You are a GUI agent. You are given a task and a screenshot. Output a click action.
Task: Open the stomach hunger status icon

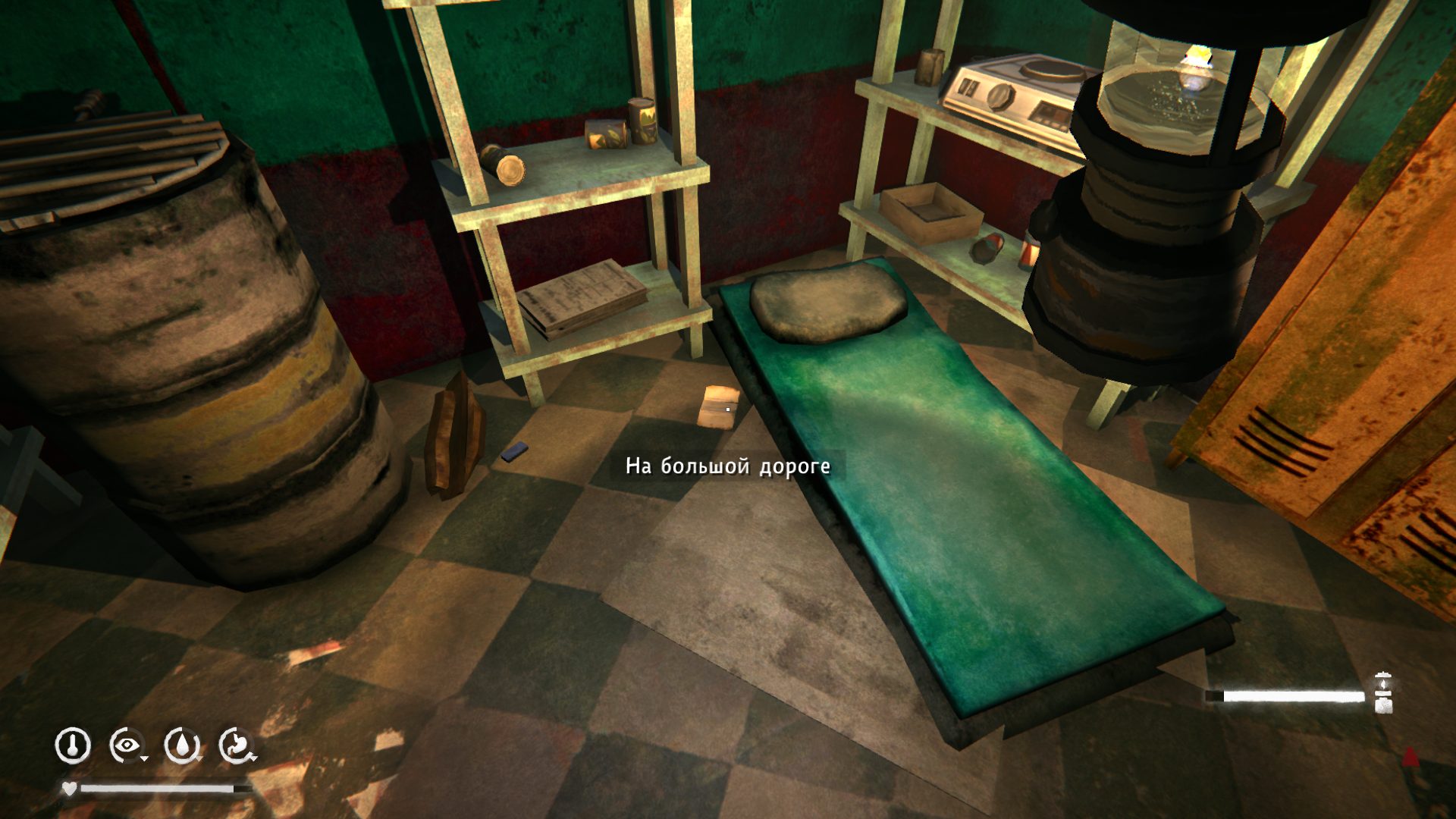pyautogui.click(x=237, y=745)
